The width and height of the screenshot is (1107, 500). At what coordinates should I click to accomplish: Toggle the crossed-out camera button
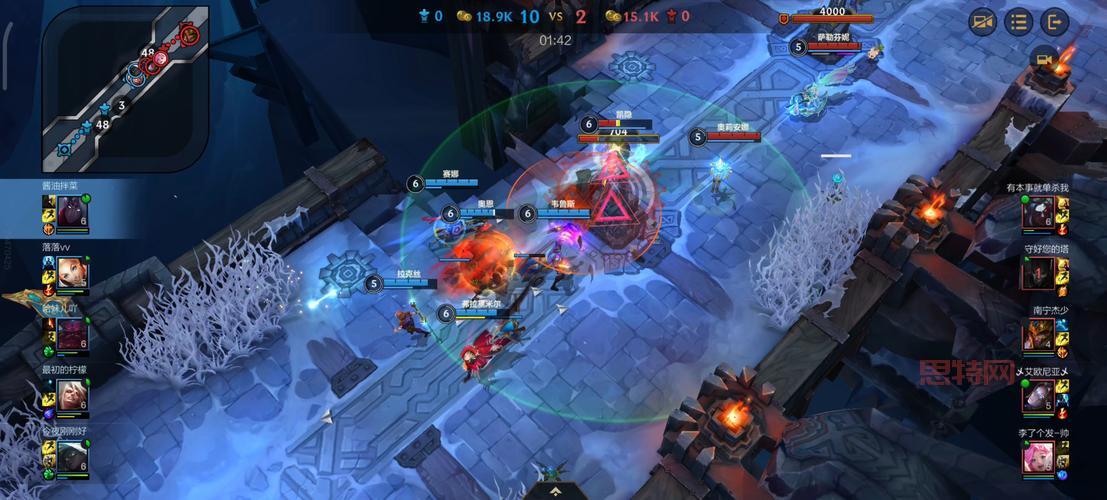coord(982,21)
